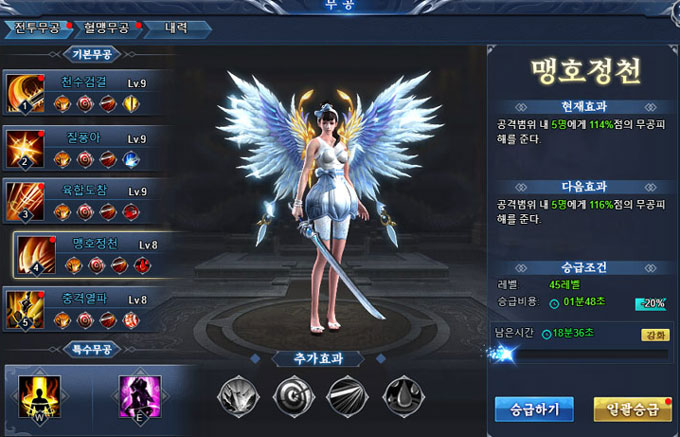
Task: Open the 혈맹무공 tab
Action: 105,27
